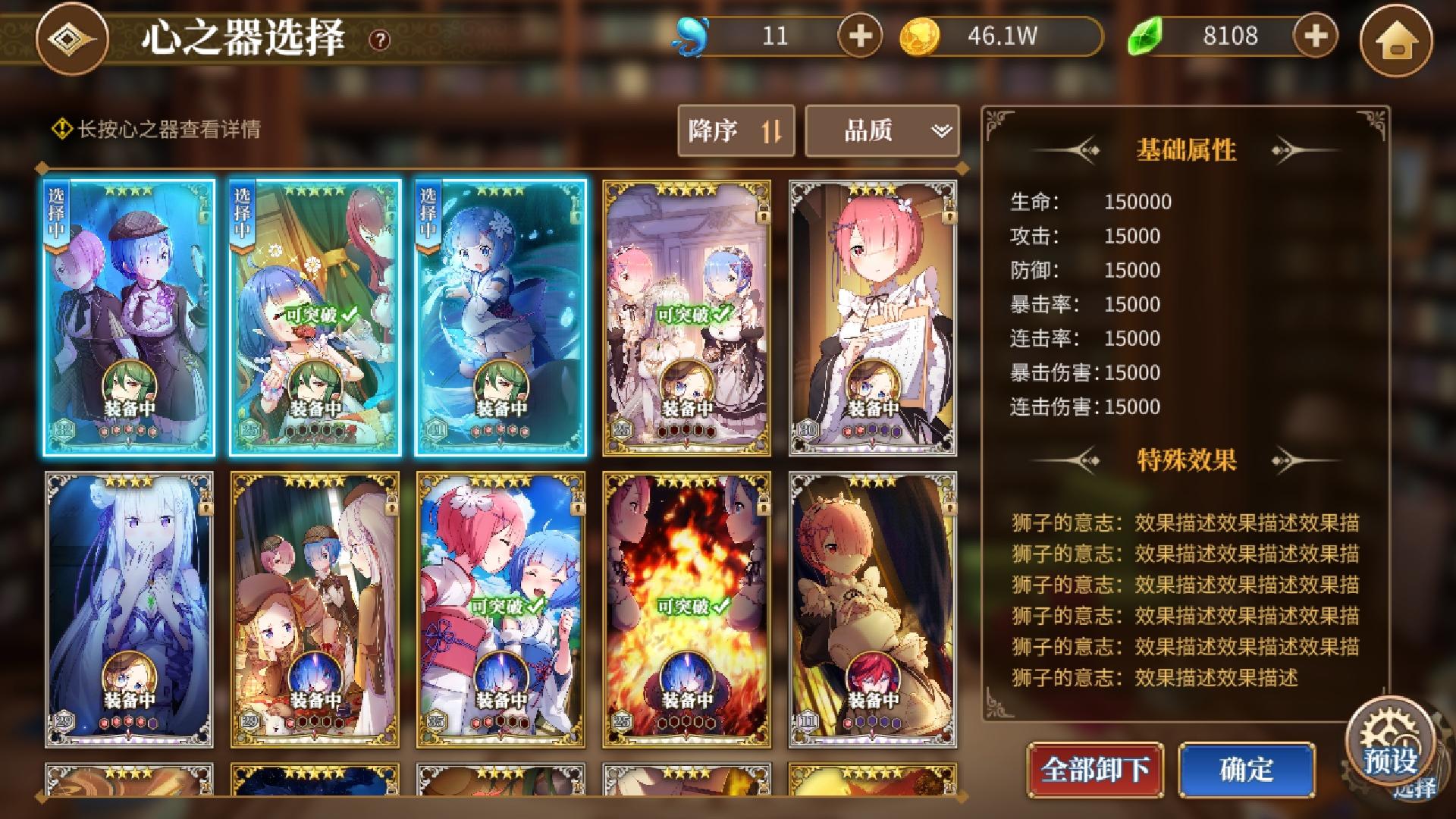
Task: Click the diamond emblem beside the back arrow
Action: tap(72, 36)
